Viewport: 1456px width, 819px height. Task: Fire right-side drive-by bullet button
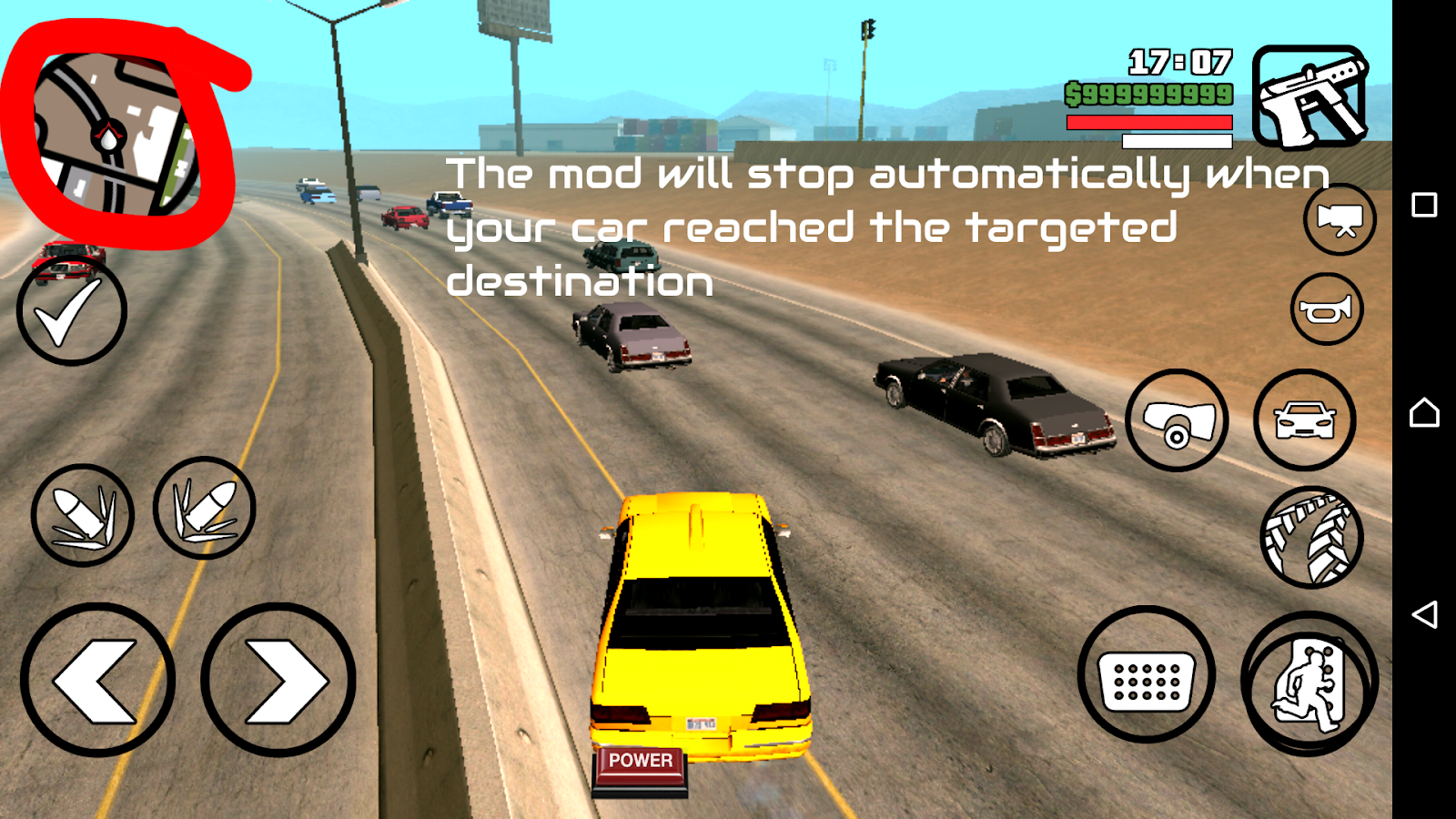tap(205, 508)
